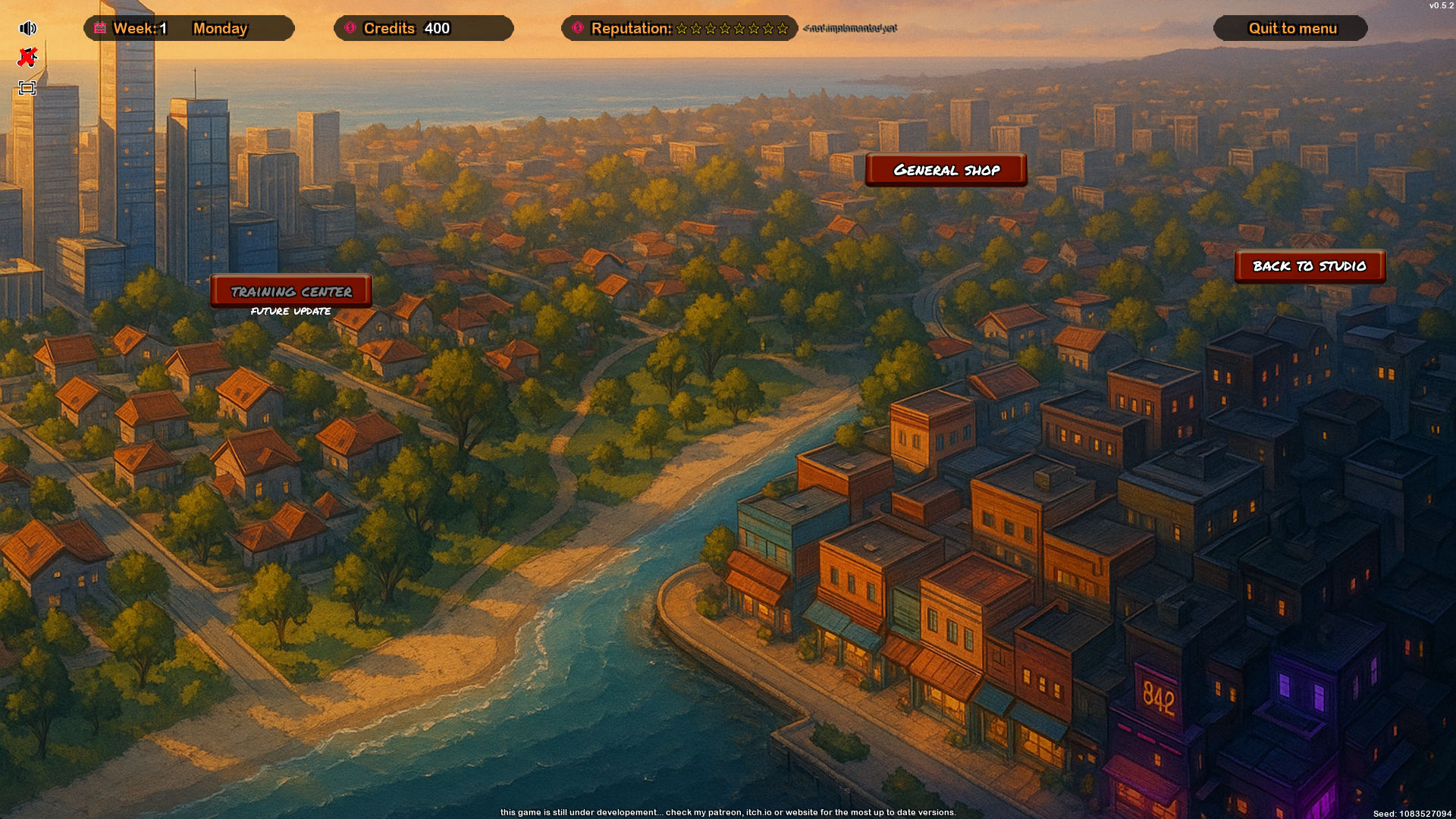Image resolution: width=1456 pixels, height=819 pixels.
Task: Click the calendar icon in the Week bar
Action: click(99, 29)
